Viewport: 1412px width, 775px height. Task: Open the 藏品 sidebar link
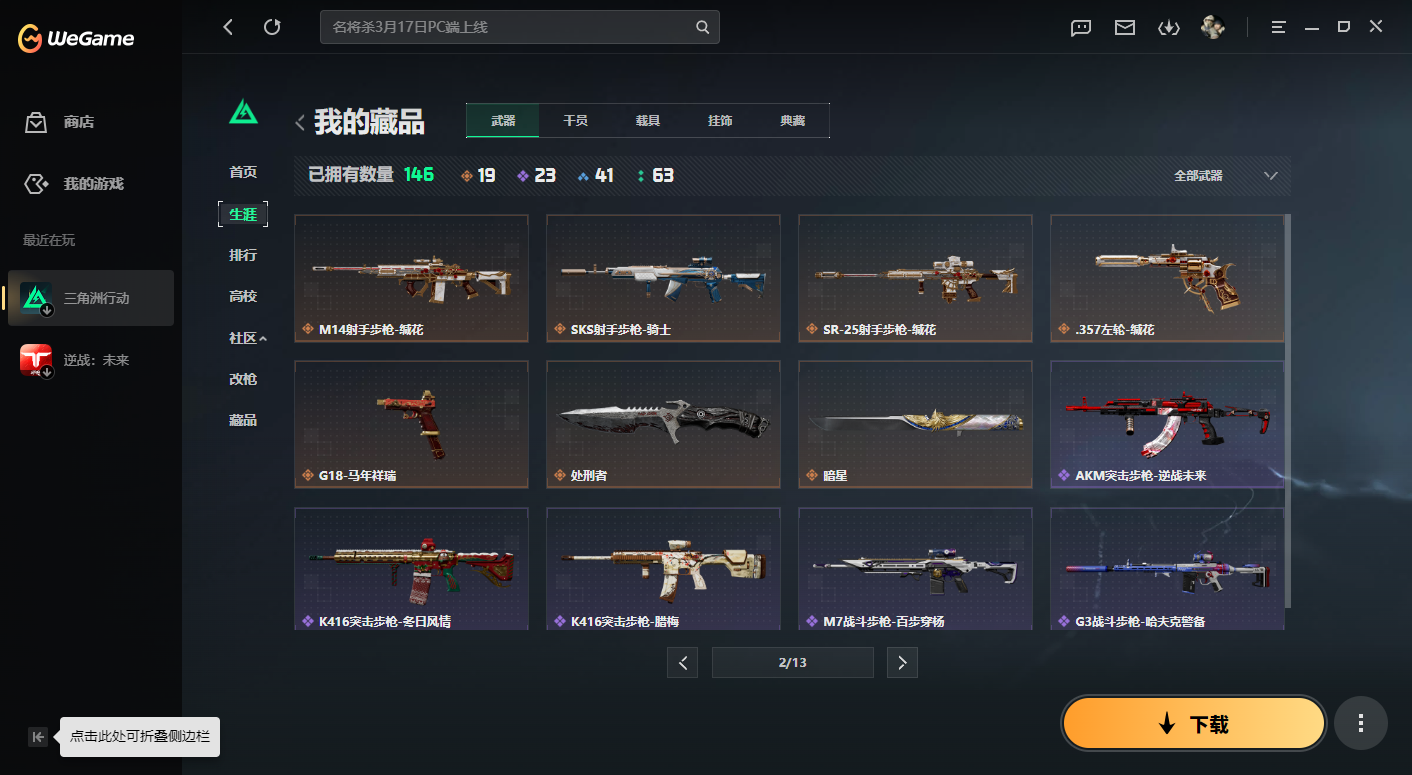(242, 420)
